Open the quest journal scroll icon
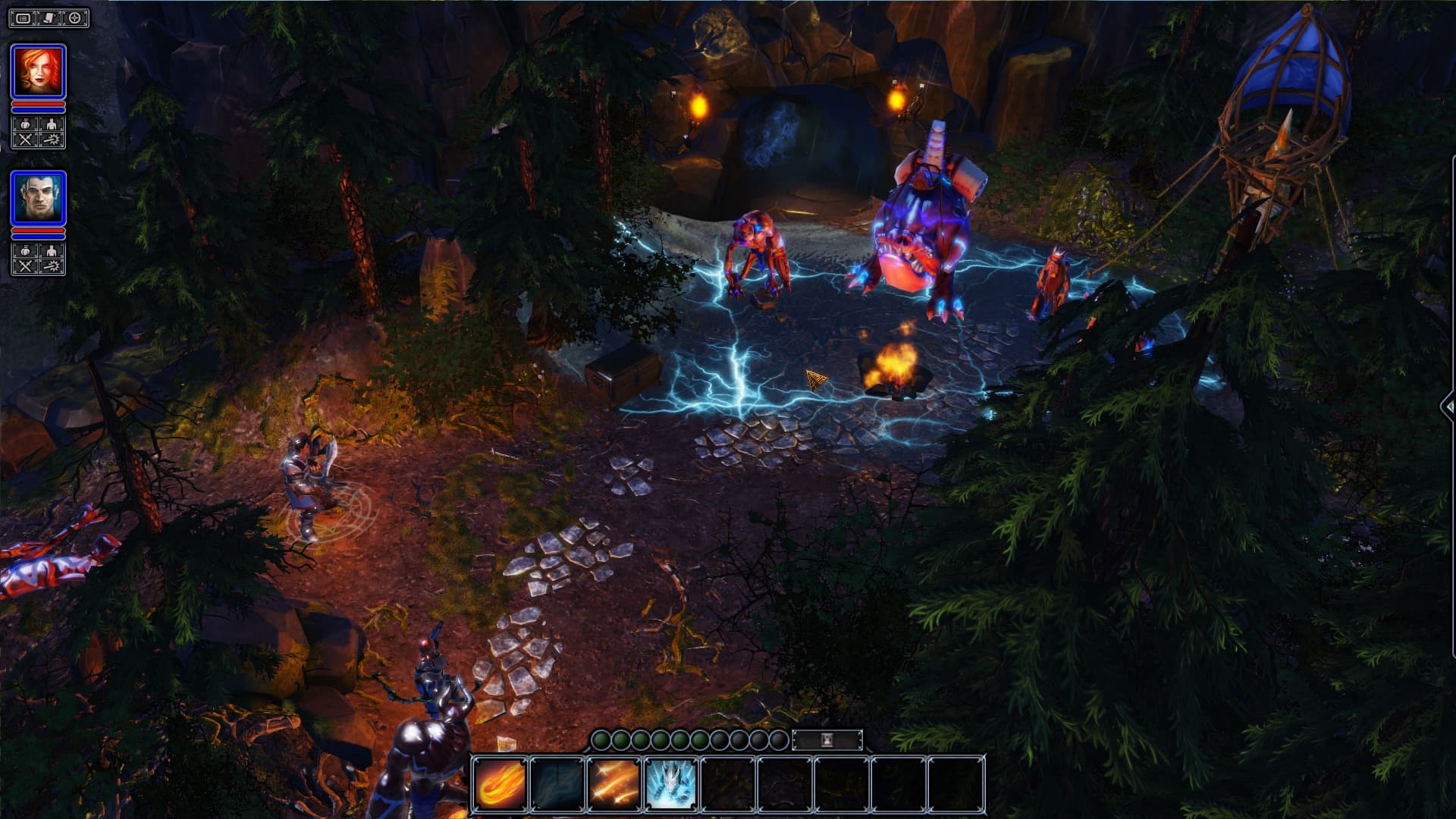The image size is (1456, 819). pyautogui.click(x=50, y=19)
